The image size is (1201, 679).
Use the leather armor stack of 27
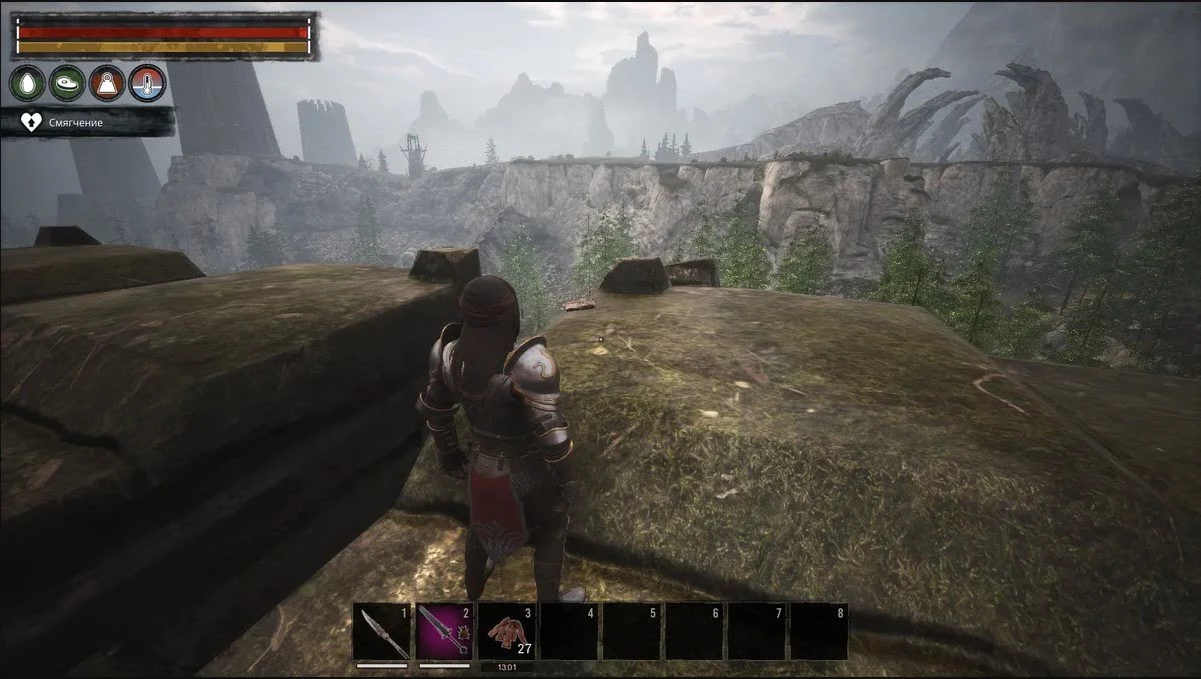click(x=507, y=631)
